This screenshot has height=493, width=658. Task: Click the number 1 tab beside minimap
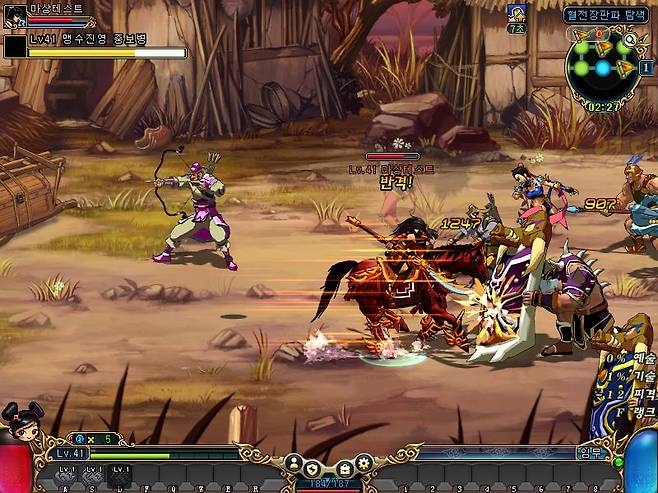(x=648, y=67)
